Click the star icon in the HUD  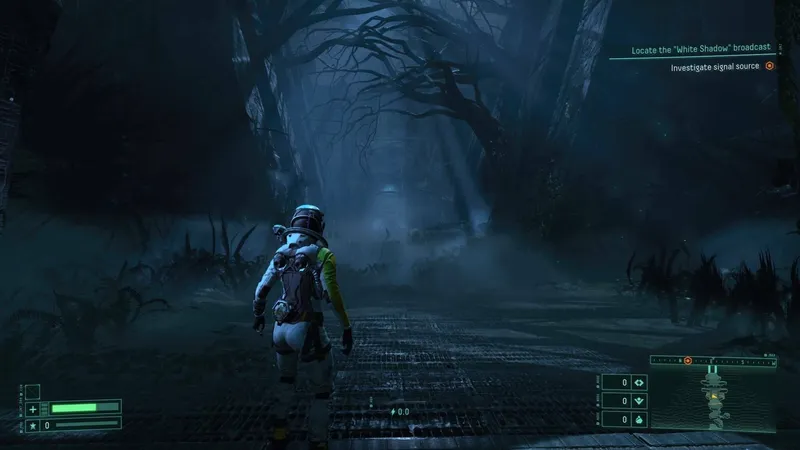click(x=32, y=425)
